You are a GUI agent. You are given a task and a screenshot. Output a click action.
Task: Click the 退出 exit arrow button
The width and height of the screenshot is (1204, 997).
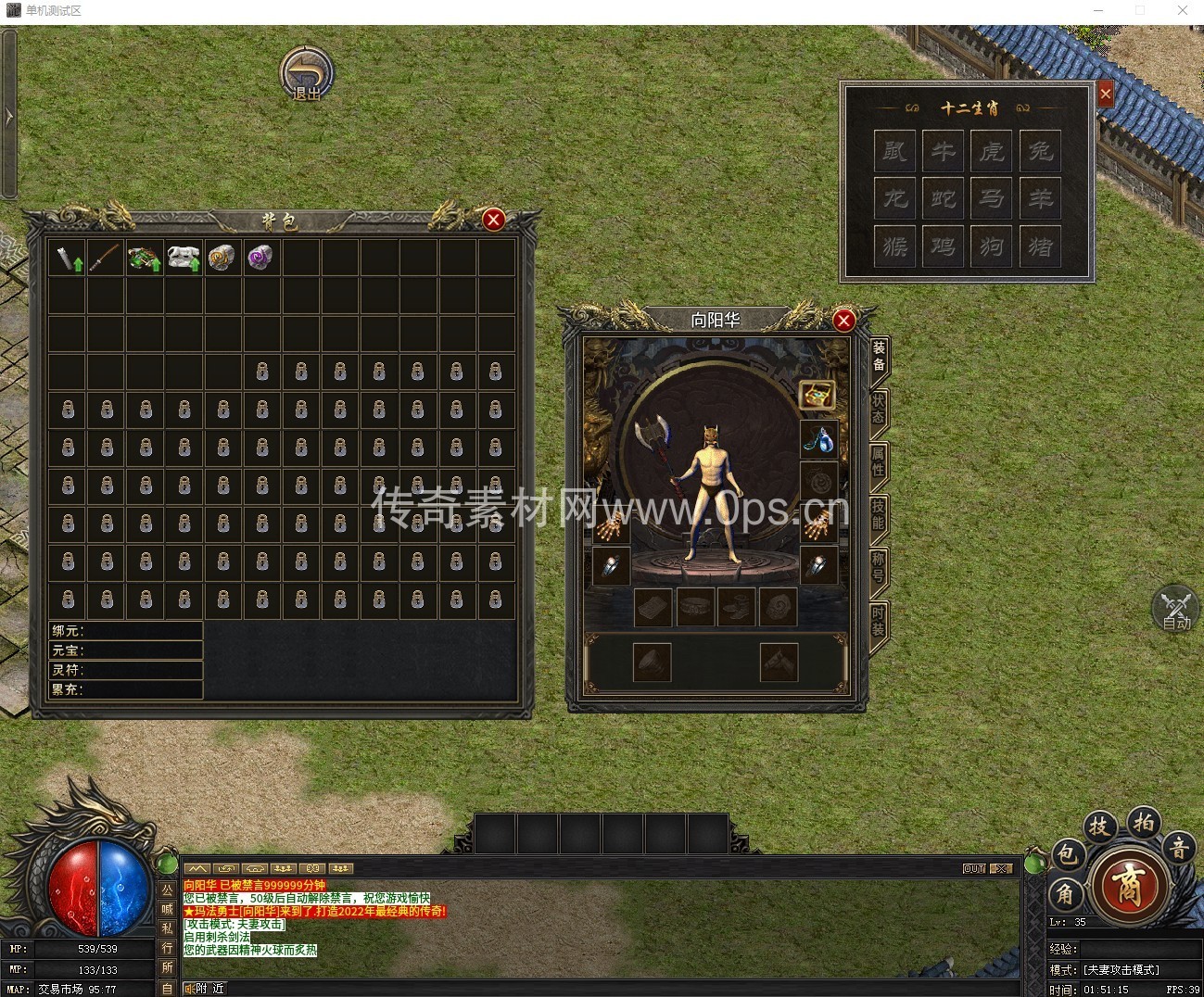pos(307,73)
